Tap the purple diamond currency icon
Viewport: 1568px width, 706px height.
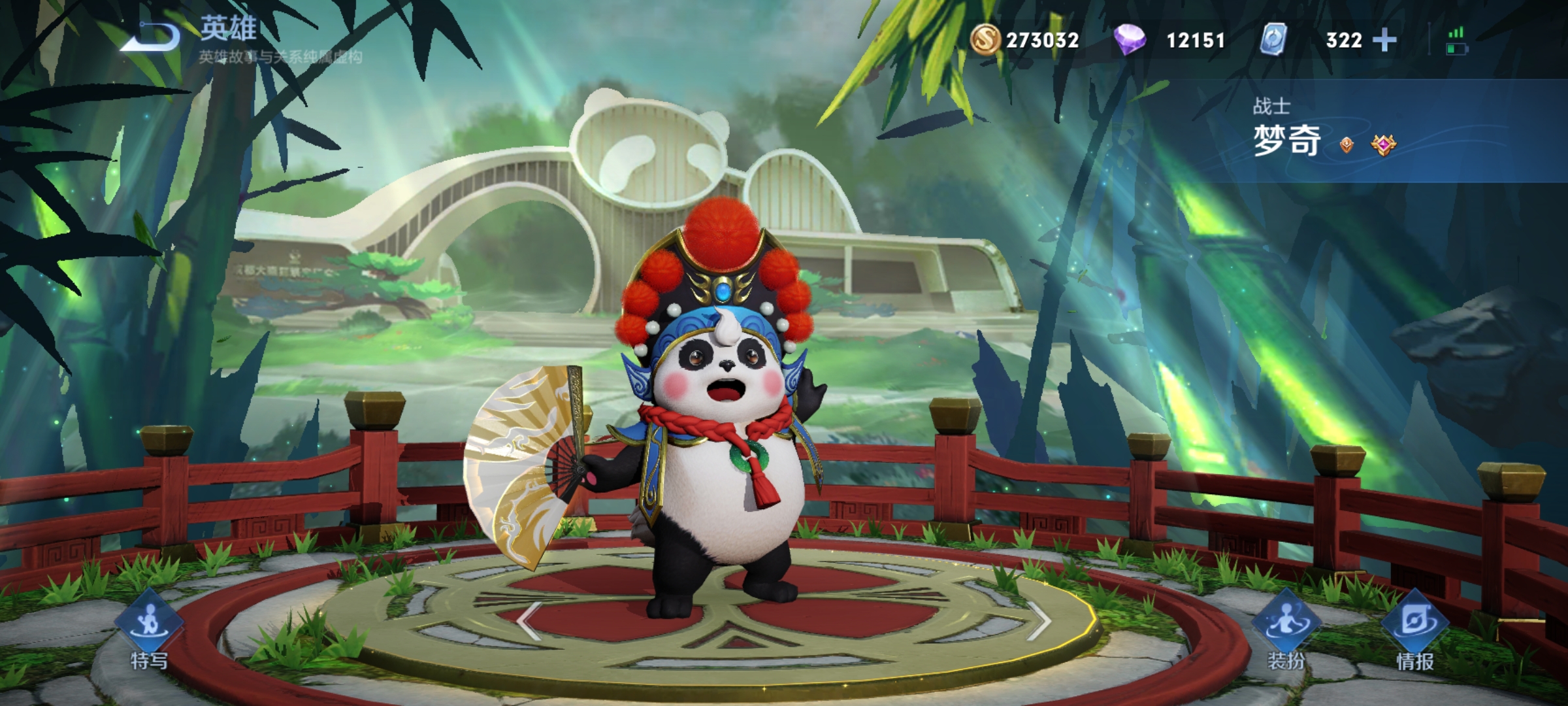coord(1130,40)
